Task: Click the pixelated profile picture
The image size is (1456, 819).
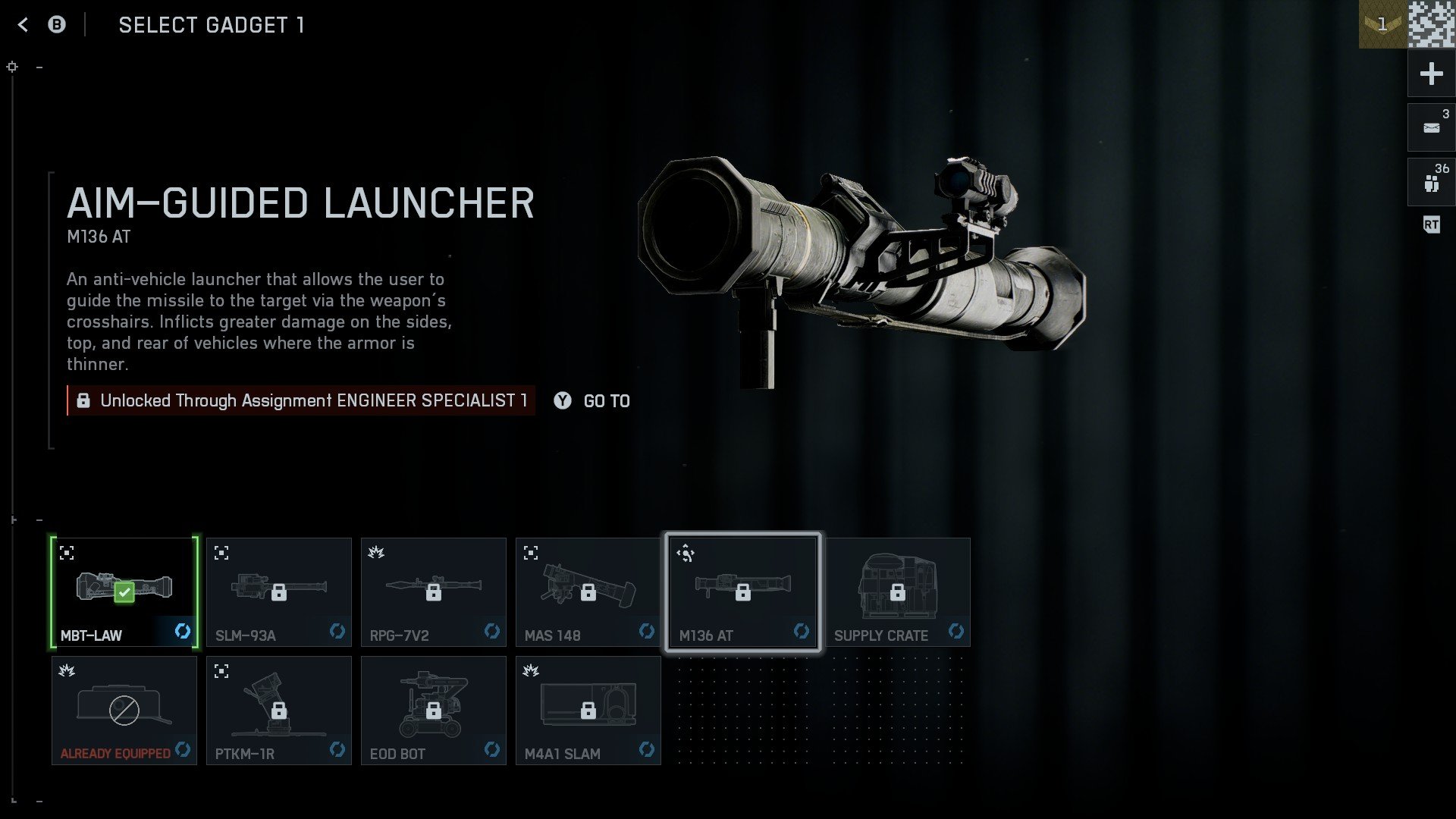Action: pos(1429,23)
